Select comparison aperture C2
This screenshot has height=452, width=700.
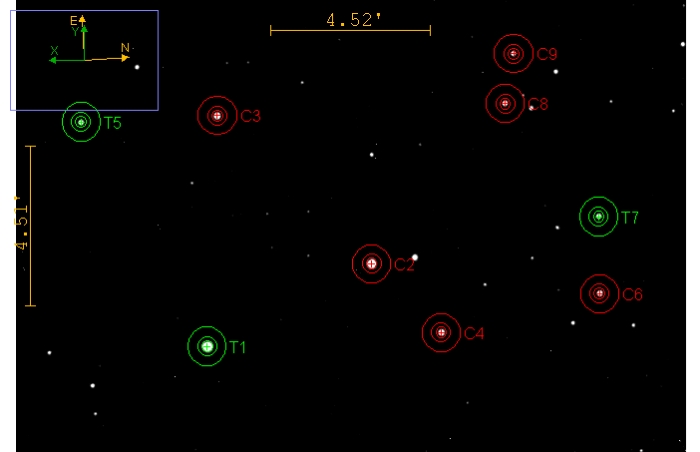point(371,264)
